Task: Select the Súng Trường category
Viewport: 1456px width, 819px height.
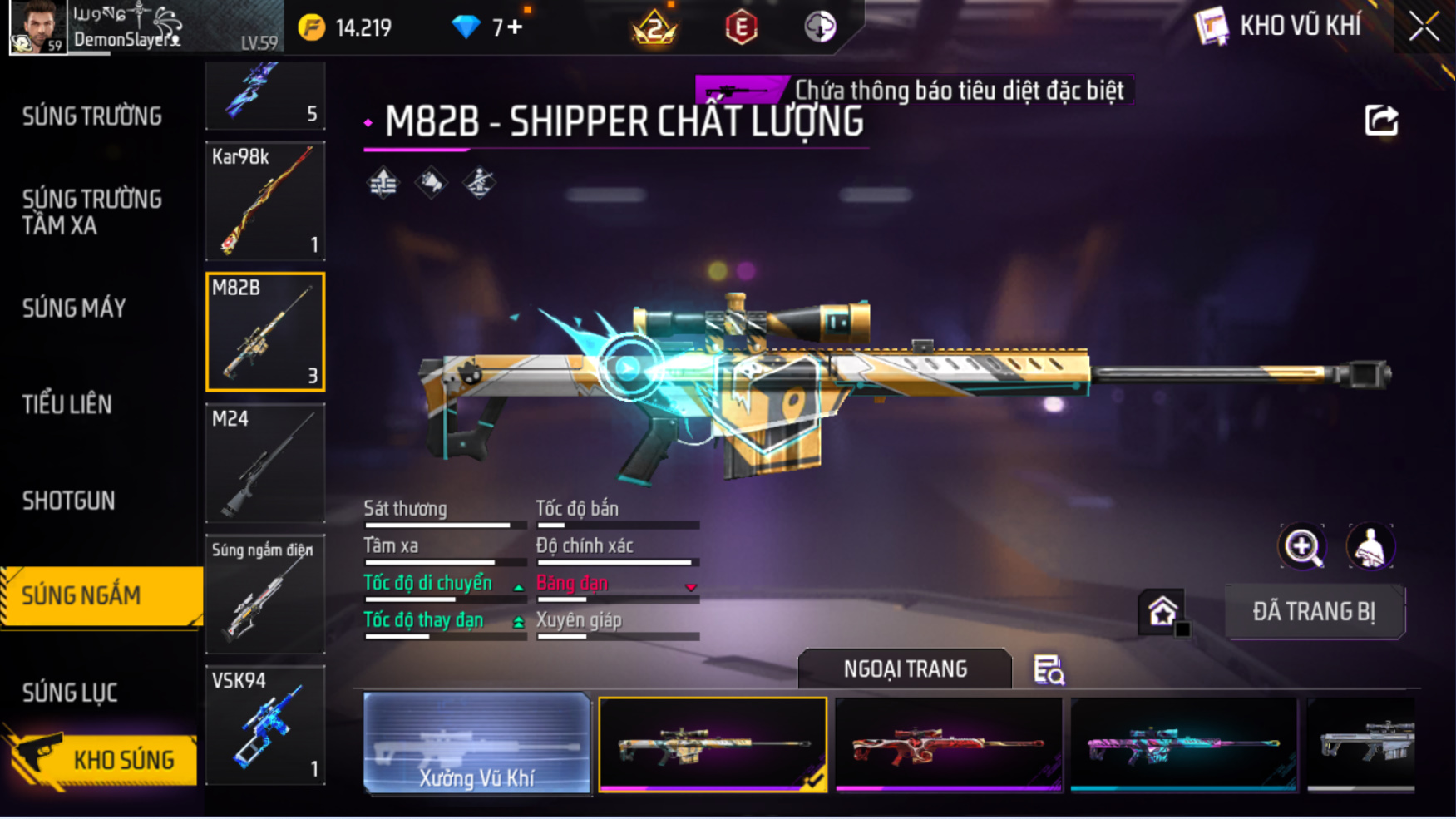Action: coord(92,116)
